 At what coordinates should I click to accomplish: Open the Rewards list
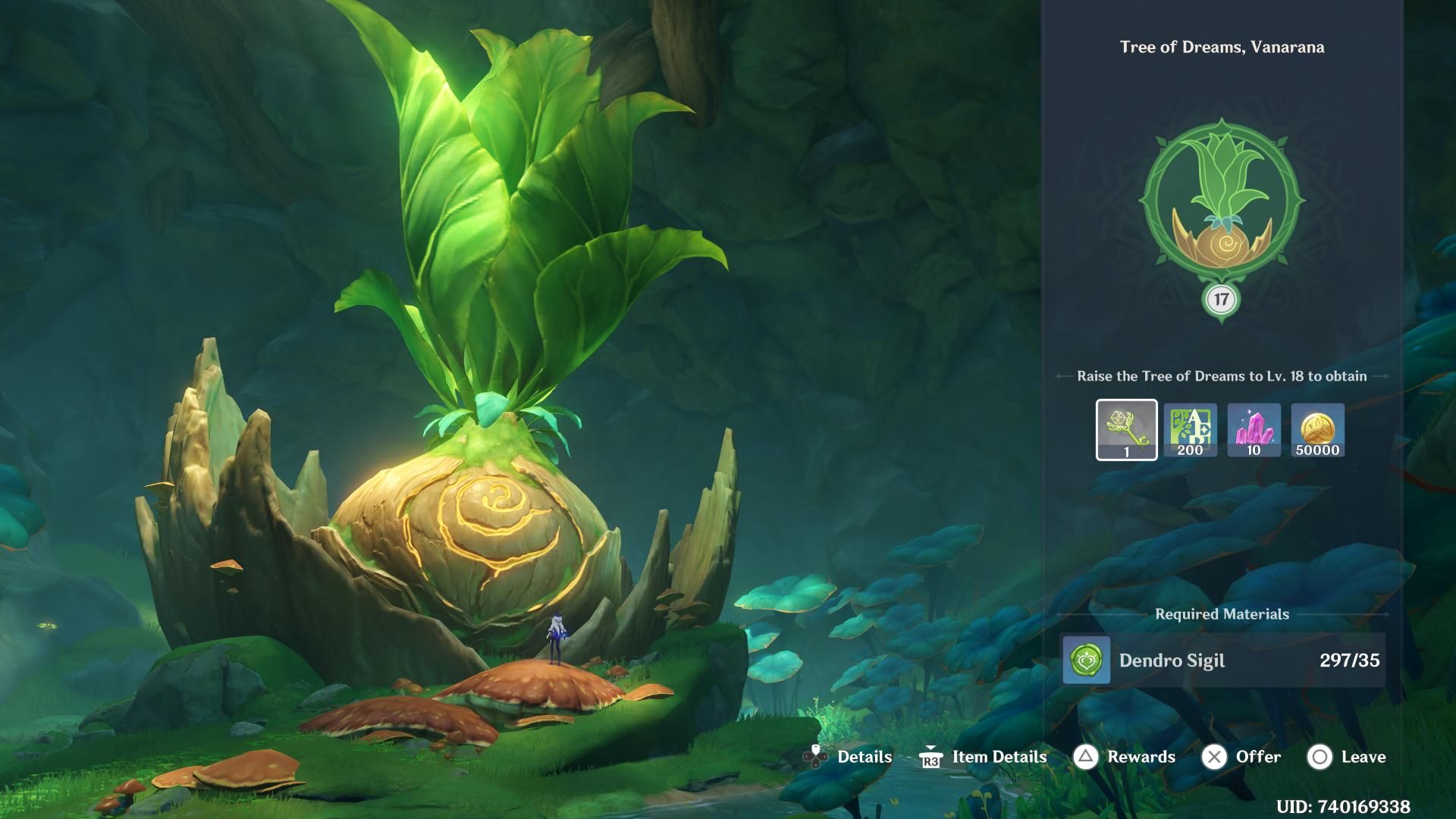(1125, 757)
